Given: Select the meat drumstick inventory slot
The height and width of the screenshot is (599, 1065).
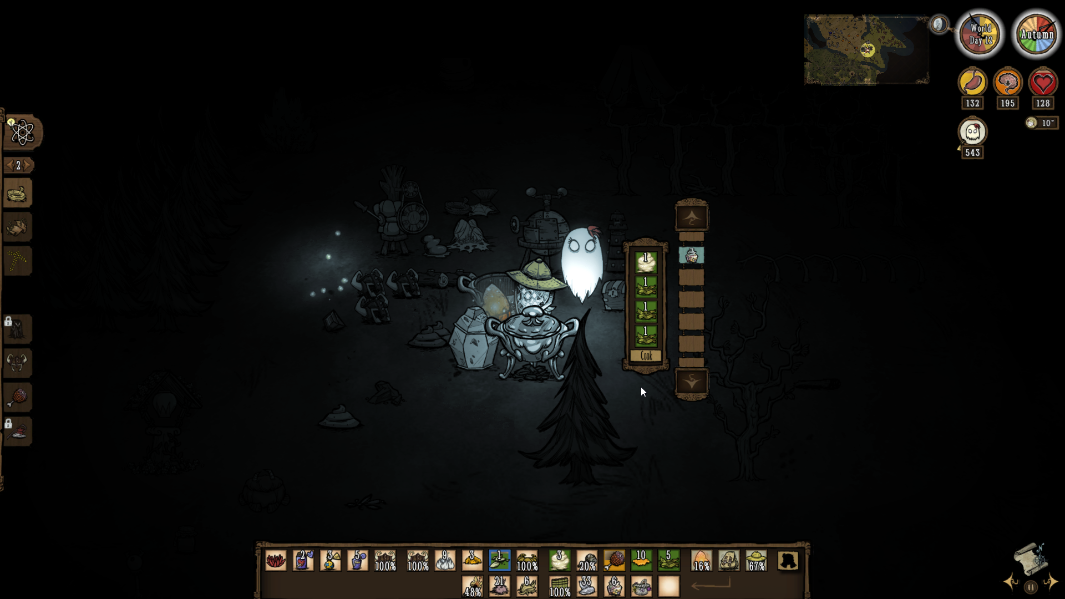Looking at the screenshot, I should 614,561.
